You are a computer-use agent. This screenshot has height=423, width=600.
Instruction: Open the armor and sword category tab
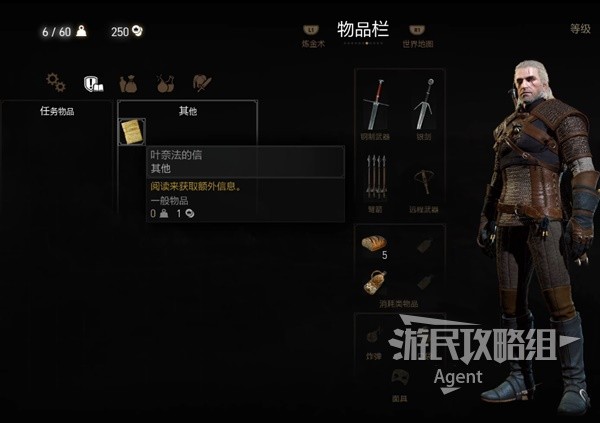coord(202,83)
